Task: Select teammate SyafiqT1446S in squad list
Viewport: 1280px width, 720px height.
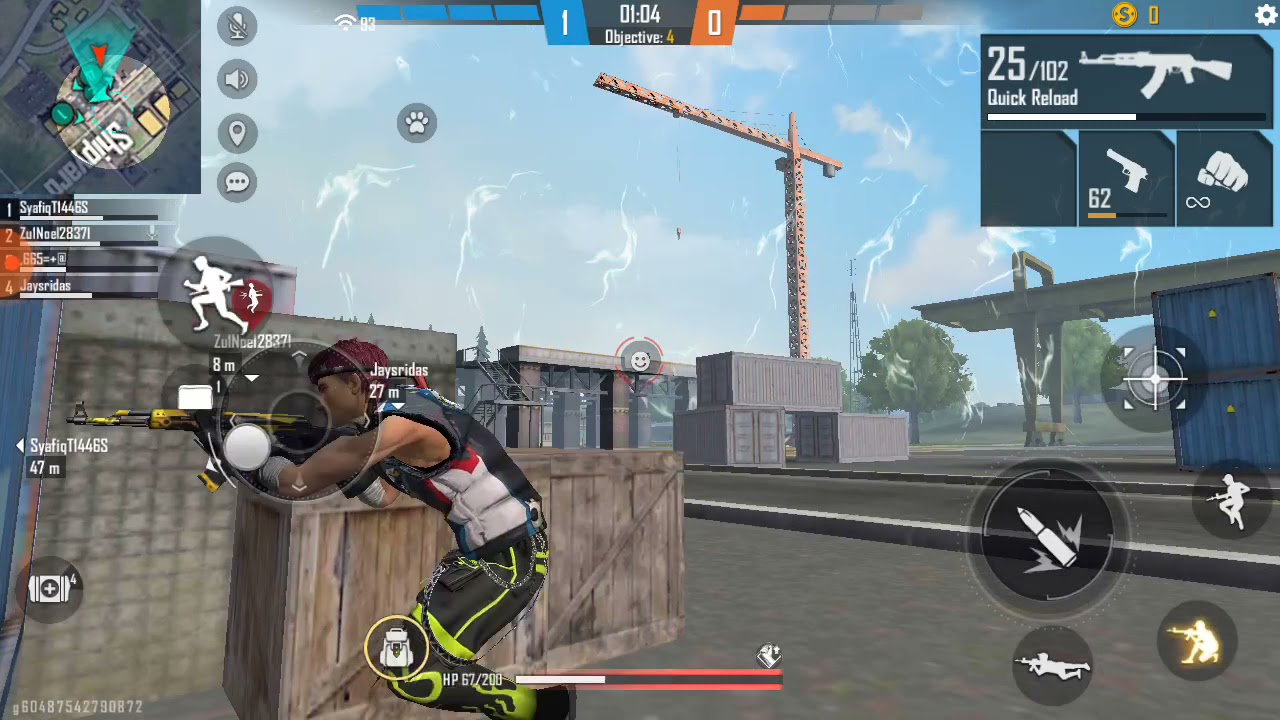Action: point(55,208)
